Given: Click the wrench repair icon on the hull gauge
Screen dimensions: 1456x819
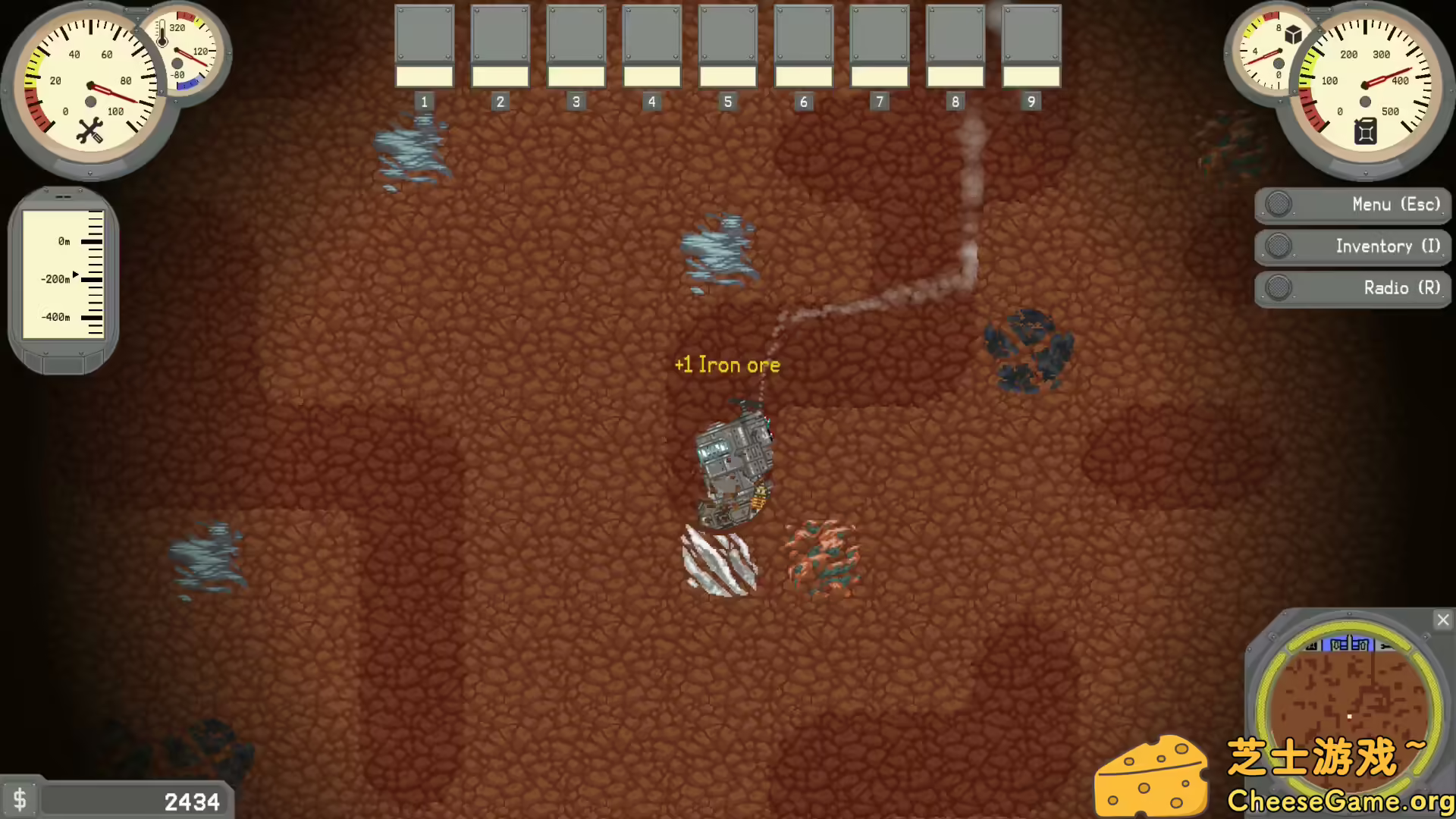Looking at the screenshot, I should [89, 129].
